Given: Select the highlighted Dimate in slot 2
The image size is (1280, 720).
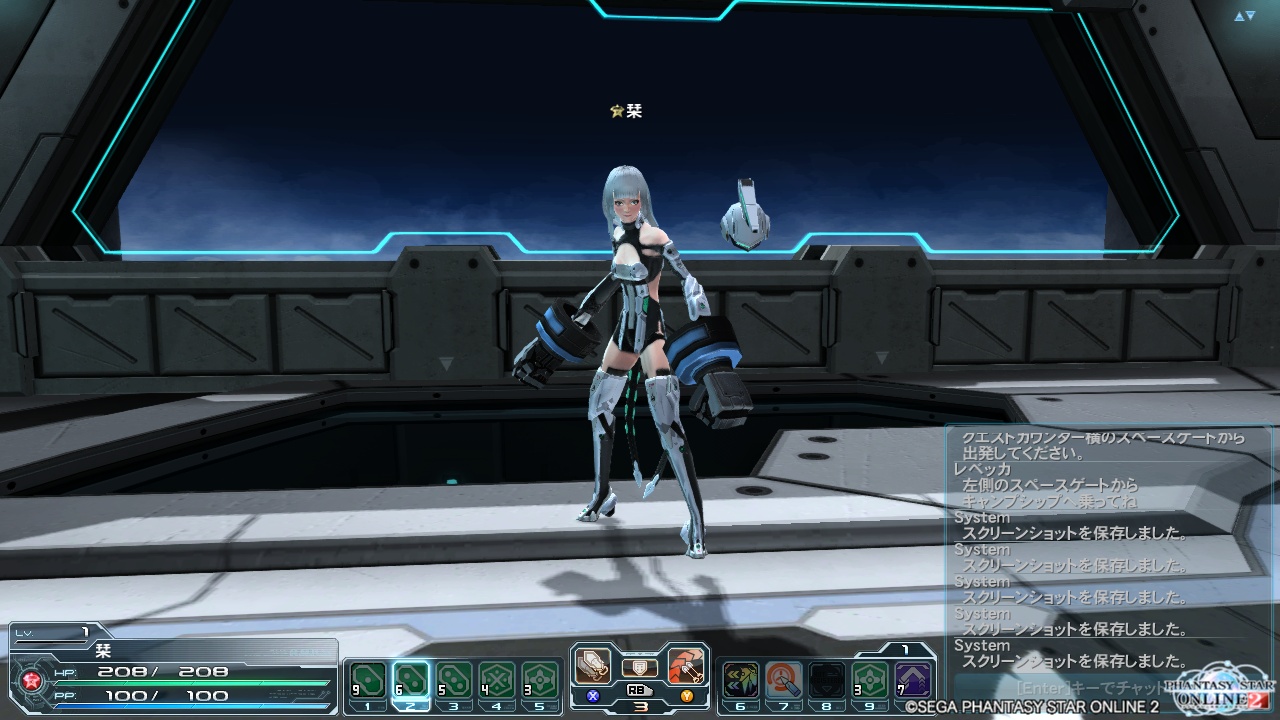Looking at the screenshot, I should 411,681.
